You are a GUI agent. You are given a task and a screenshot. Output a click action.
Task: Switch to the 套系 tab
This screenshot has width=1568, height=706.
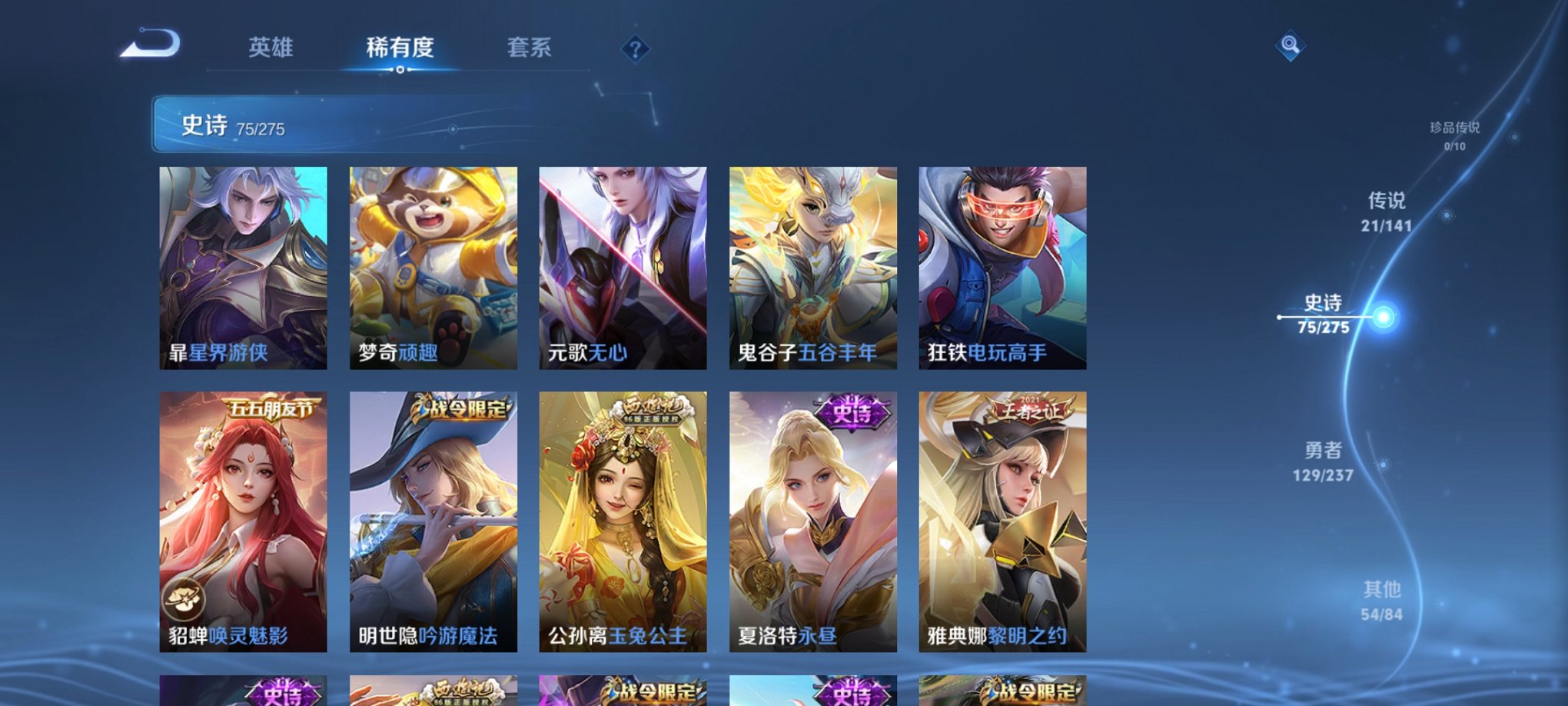(x=530, y=48)
